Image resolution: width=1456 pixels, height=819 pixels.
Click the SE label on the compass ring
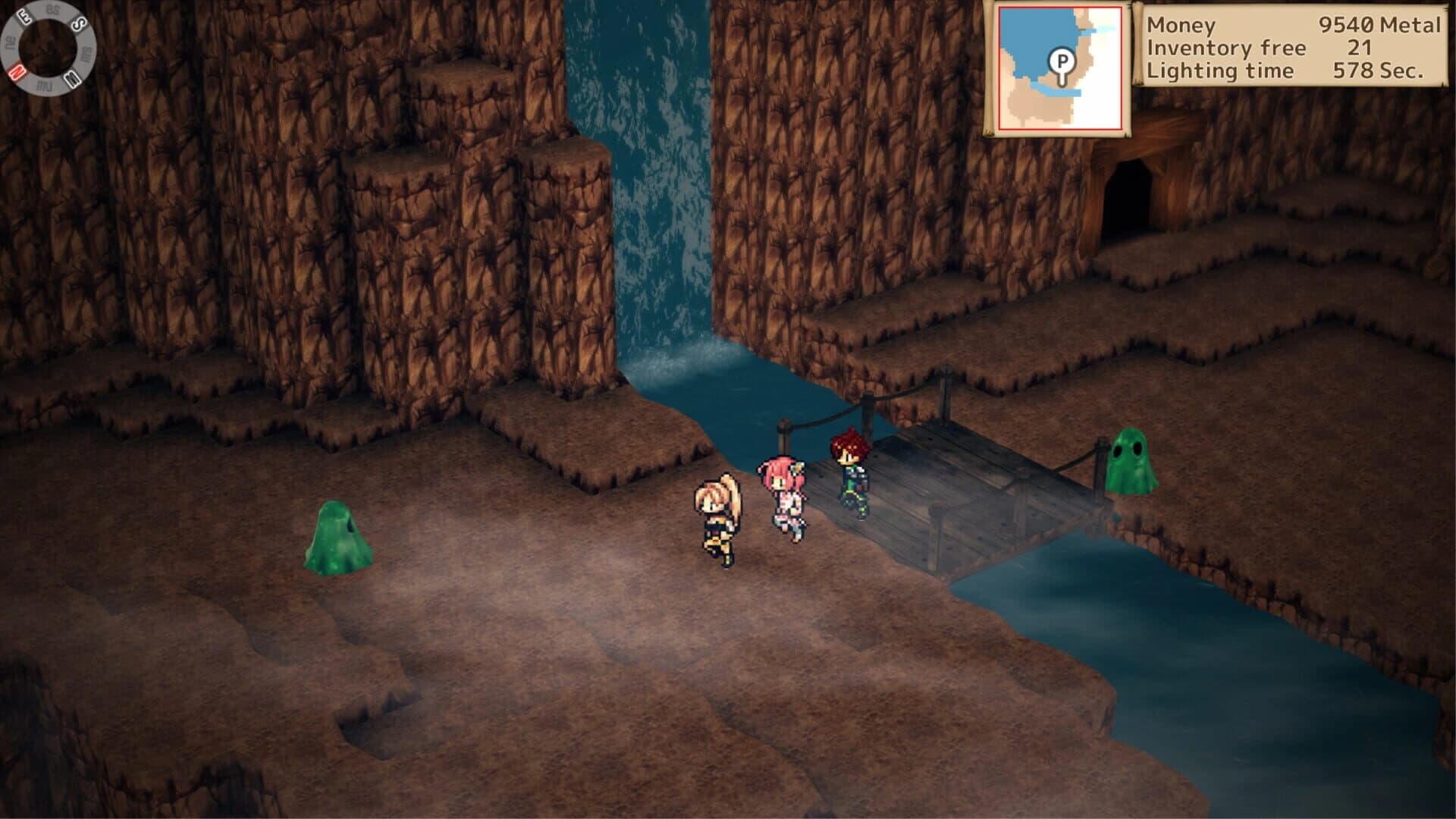tap(52, 8)
